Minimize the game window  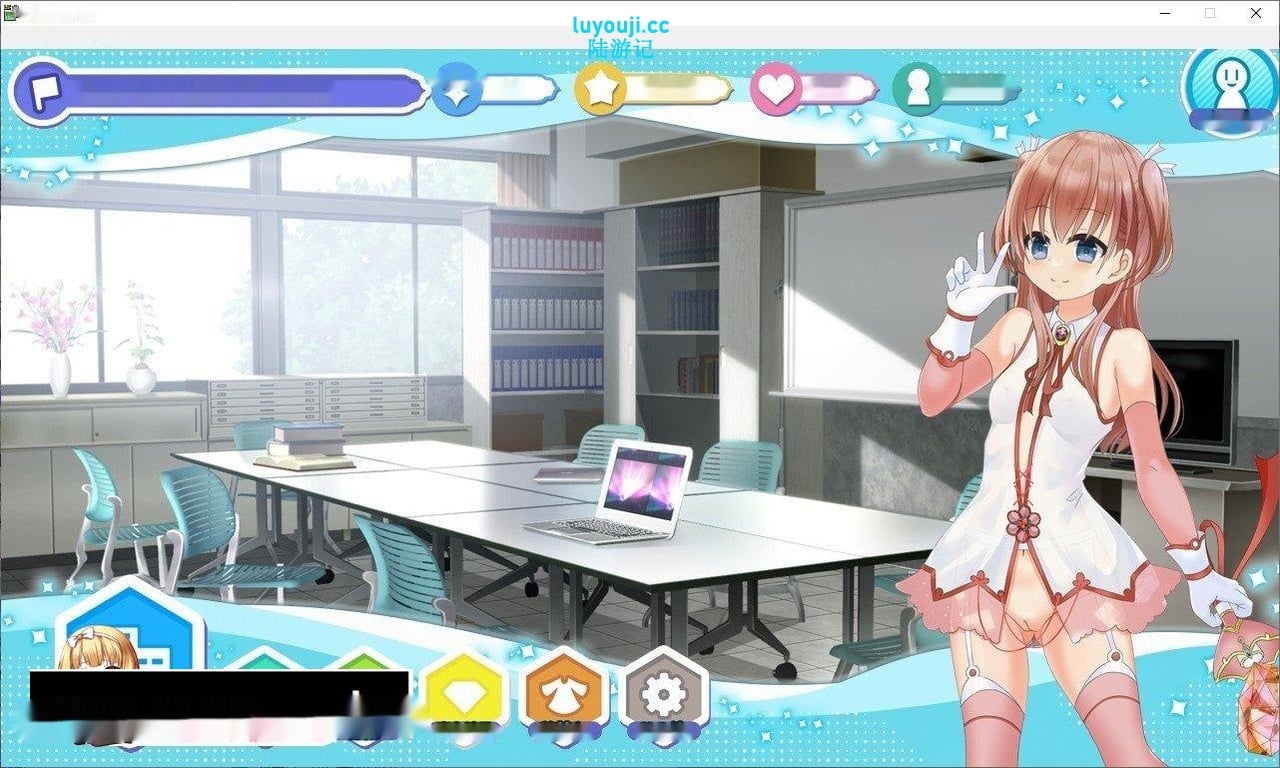[1164, 13]
